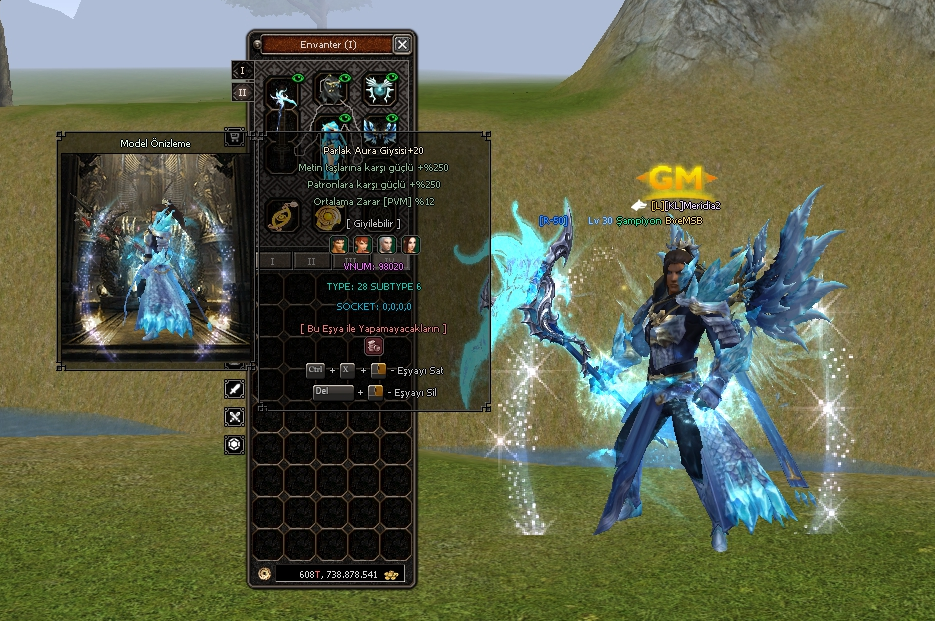Toggle eye visibility on the weapon costume
The width and height of the screenshot is (935, 621).
[297, 78]
